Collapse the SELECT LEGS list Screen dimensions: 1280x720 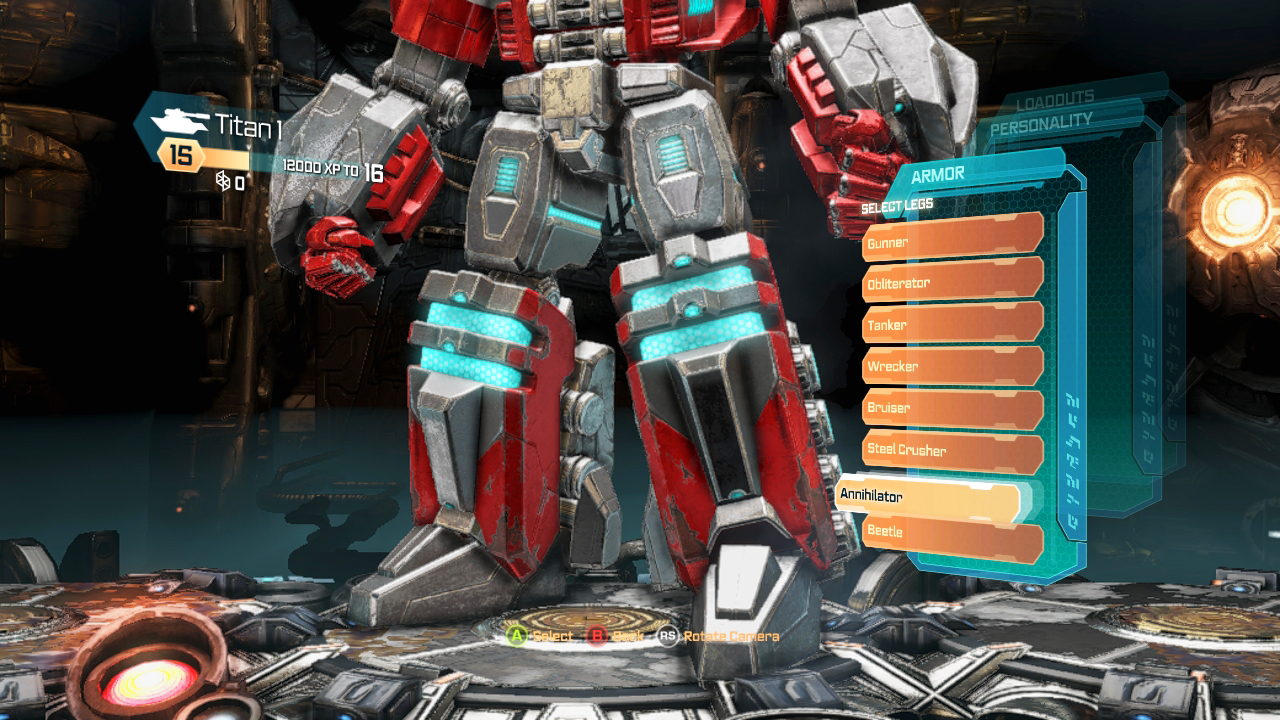(895, 204)
